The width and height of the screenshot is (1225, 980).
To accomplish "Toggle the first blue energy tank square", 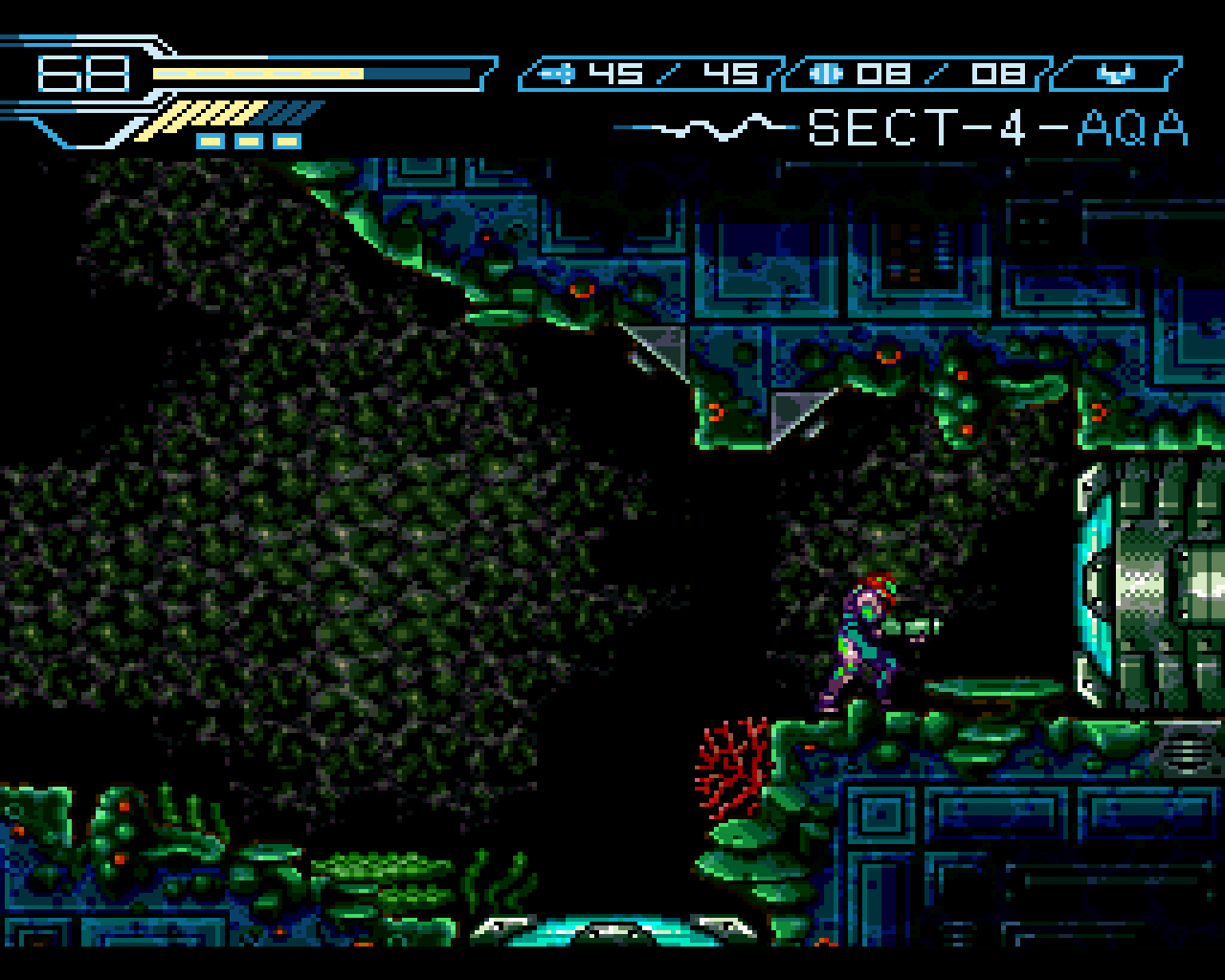I will point(209,140).
